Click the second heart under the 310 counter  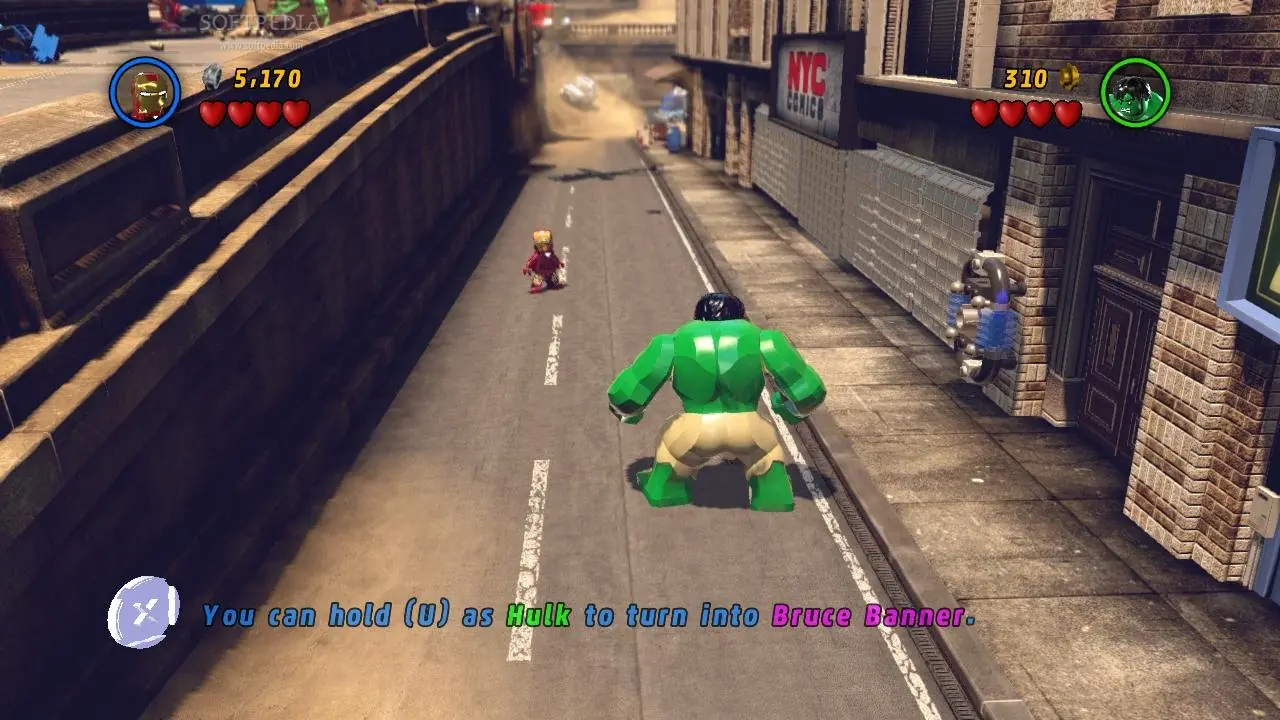(1011, 113)
